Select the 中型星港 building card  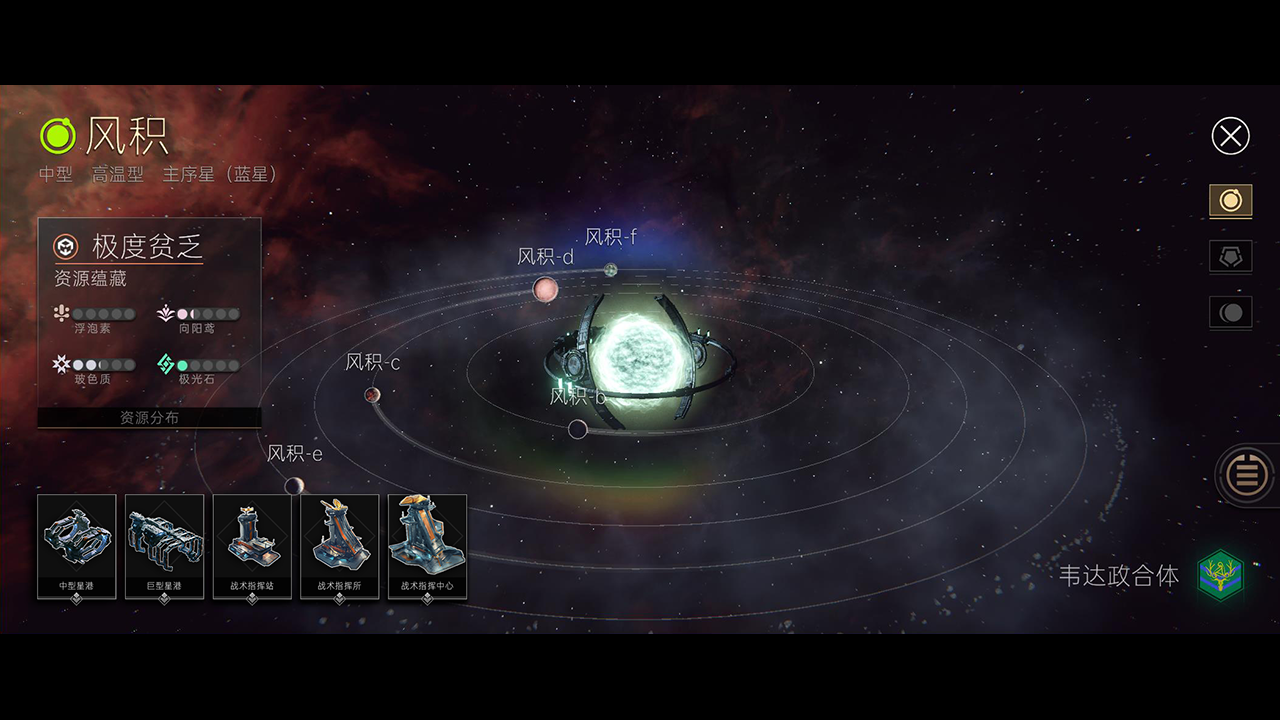pyautogui.click(x=77, y=546)
